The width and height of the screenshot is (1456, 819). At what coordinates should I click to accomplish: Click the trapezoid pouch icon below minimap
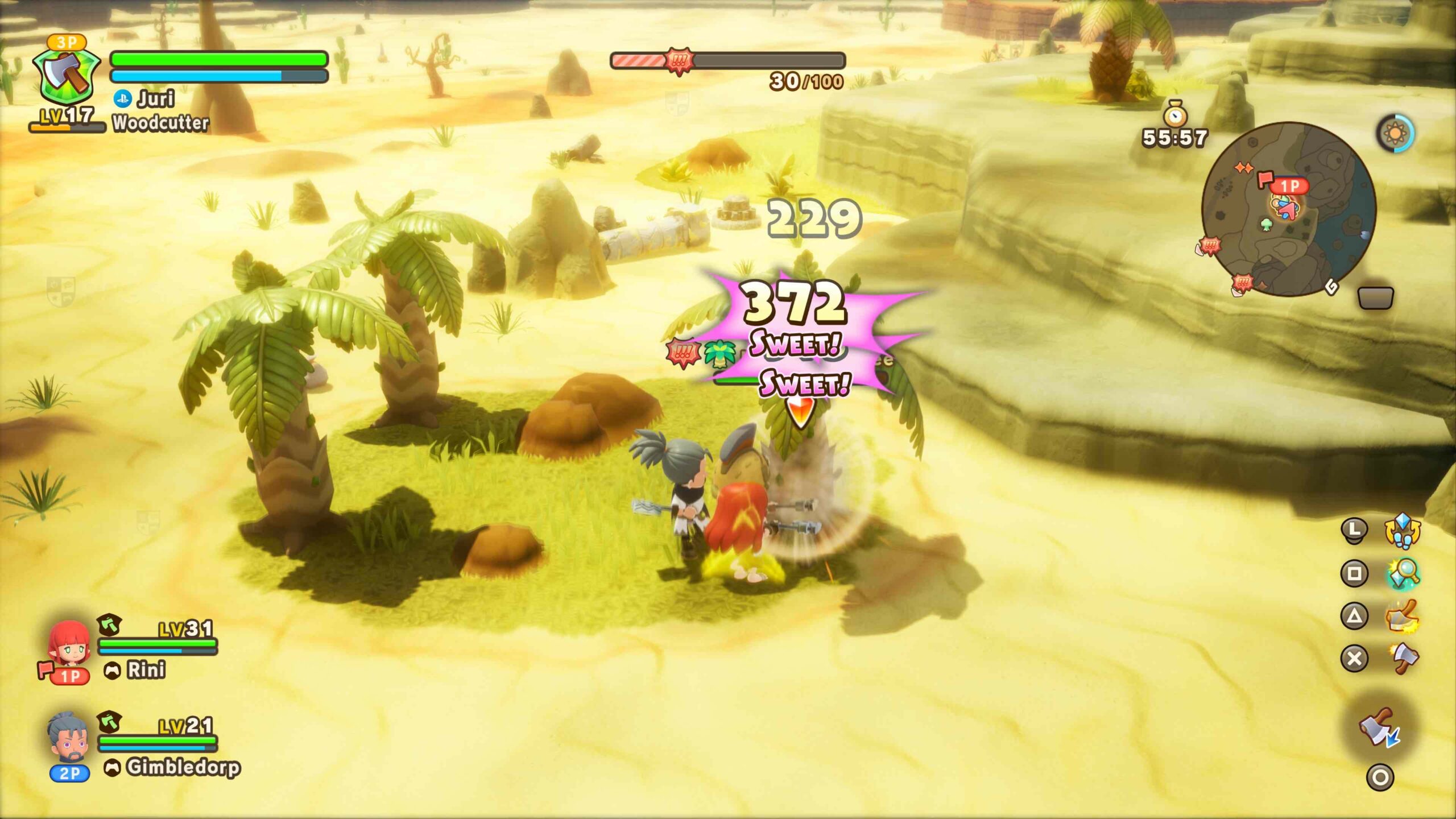[1375, 298]
